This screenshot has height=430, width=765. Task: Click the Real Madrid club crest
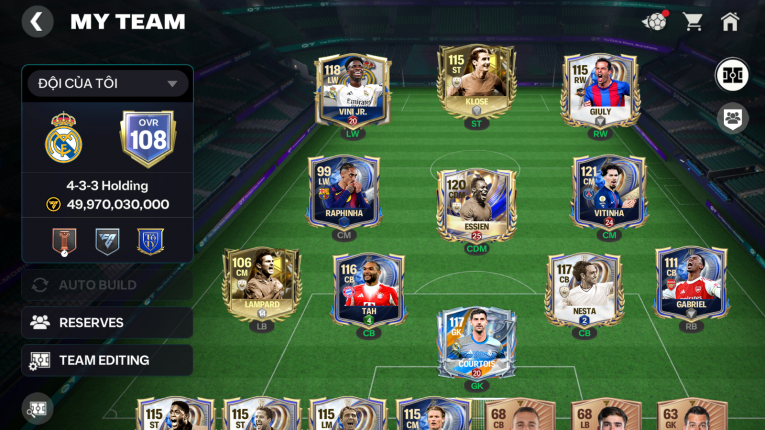[x=64, y=138]
